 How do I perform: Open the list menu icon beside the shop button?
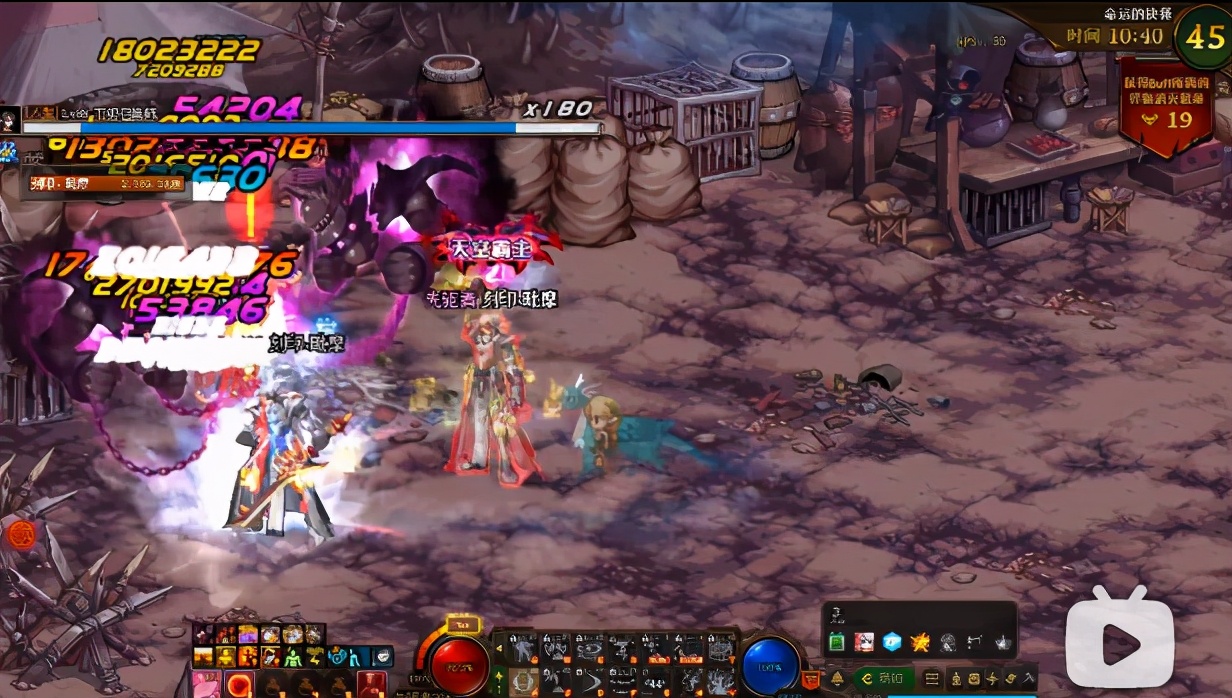point(932,677)
